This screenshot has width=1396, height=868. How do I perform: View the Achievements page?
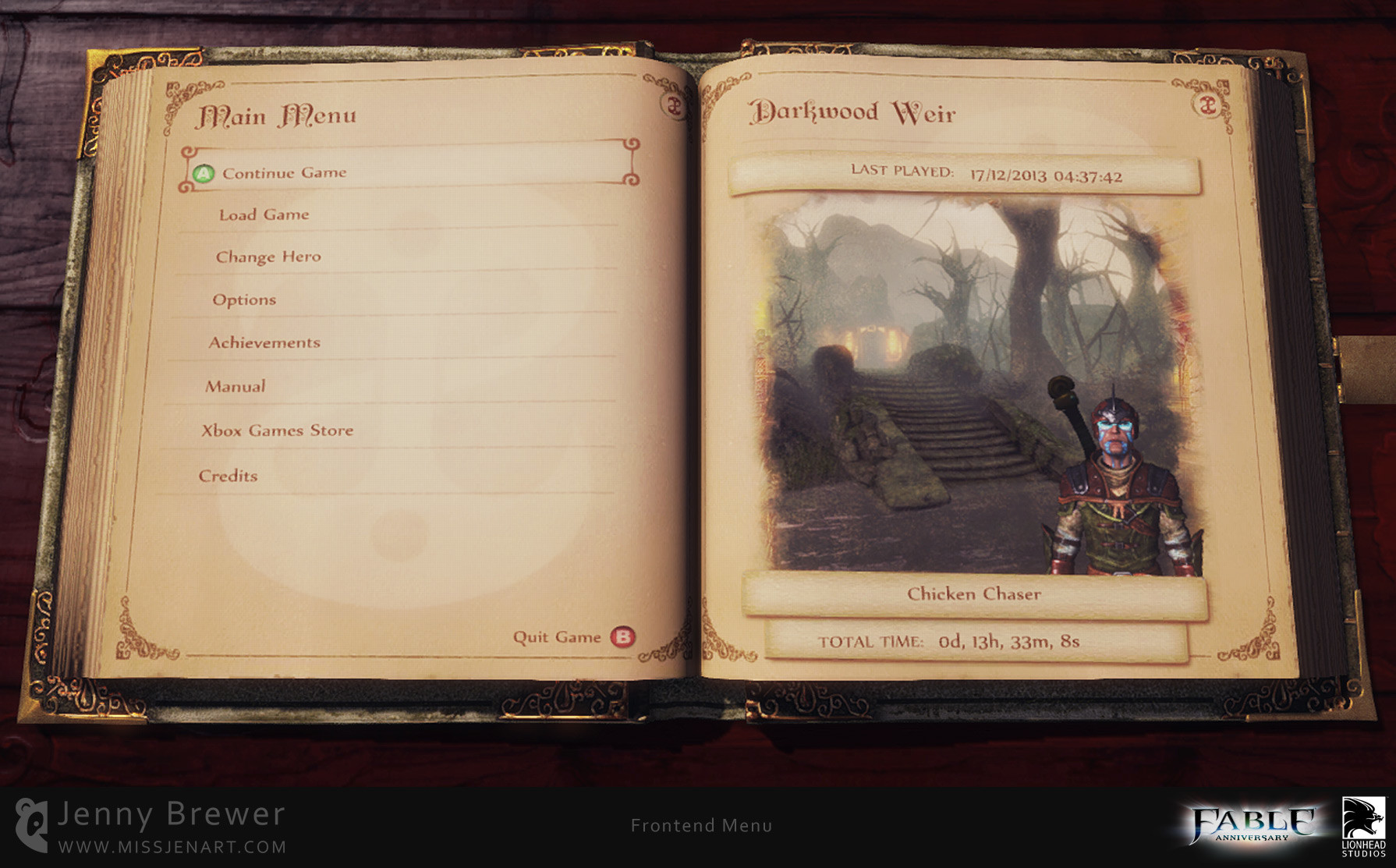point(264,342)
